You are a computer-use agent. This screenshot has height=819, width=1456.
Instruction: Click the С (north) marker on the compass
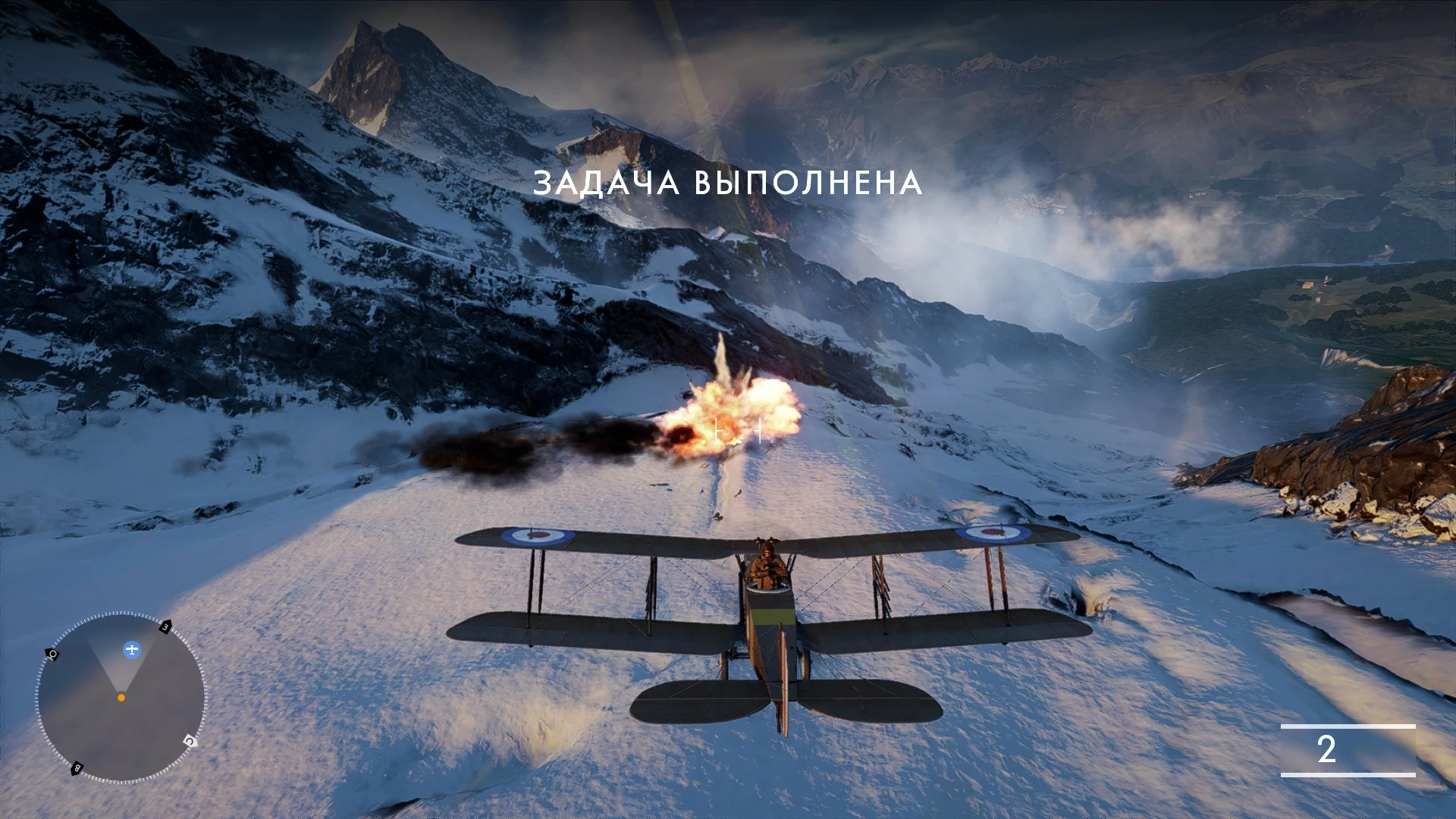[190, 741]
